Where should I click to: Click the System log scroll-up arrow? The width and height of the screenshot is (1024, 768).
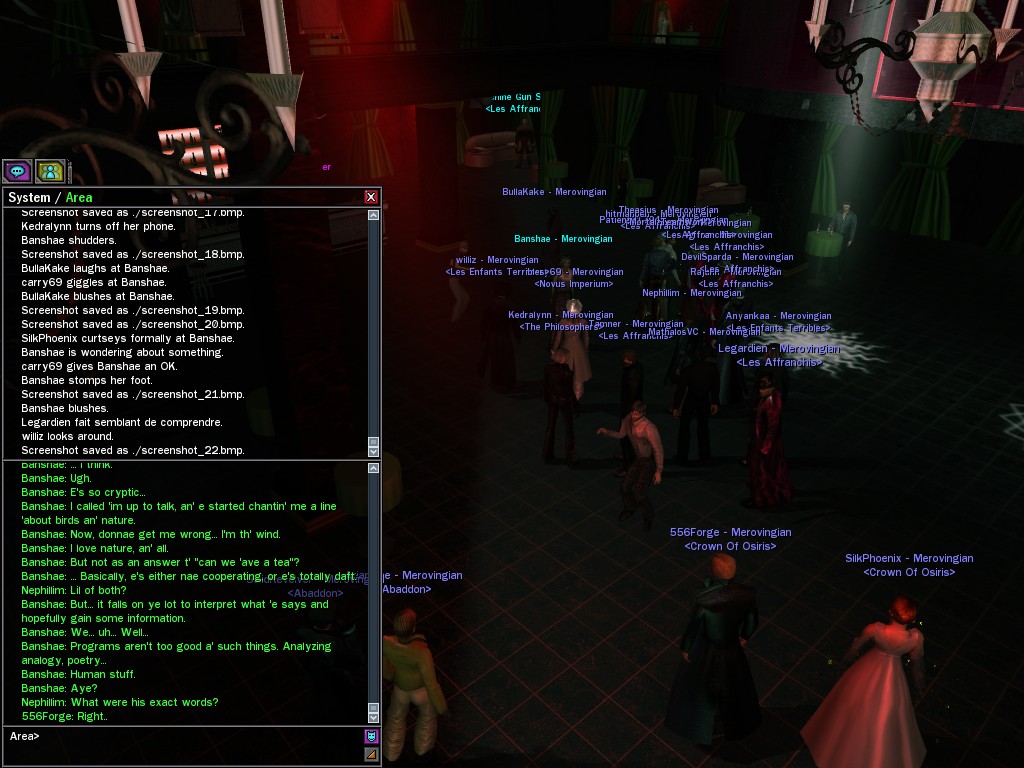coord(374,215)
